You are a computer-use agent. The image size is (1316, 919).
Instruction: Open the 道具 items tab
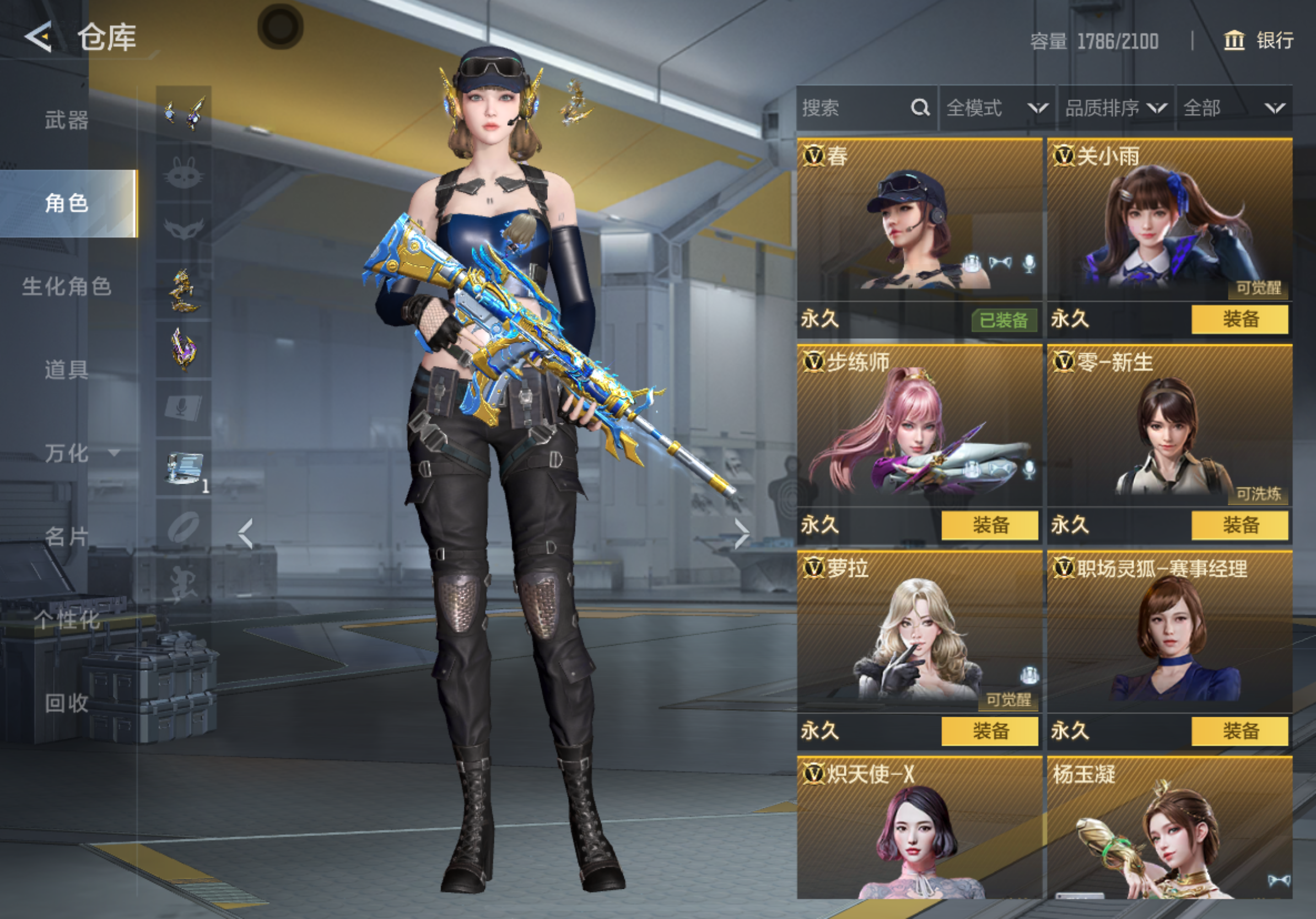pyautogui.click(x=67, y=370)
